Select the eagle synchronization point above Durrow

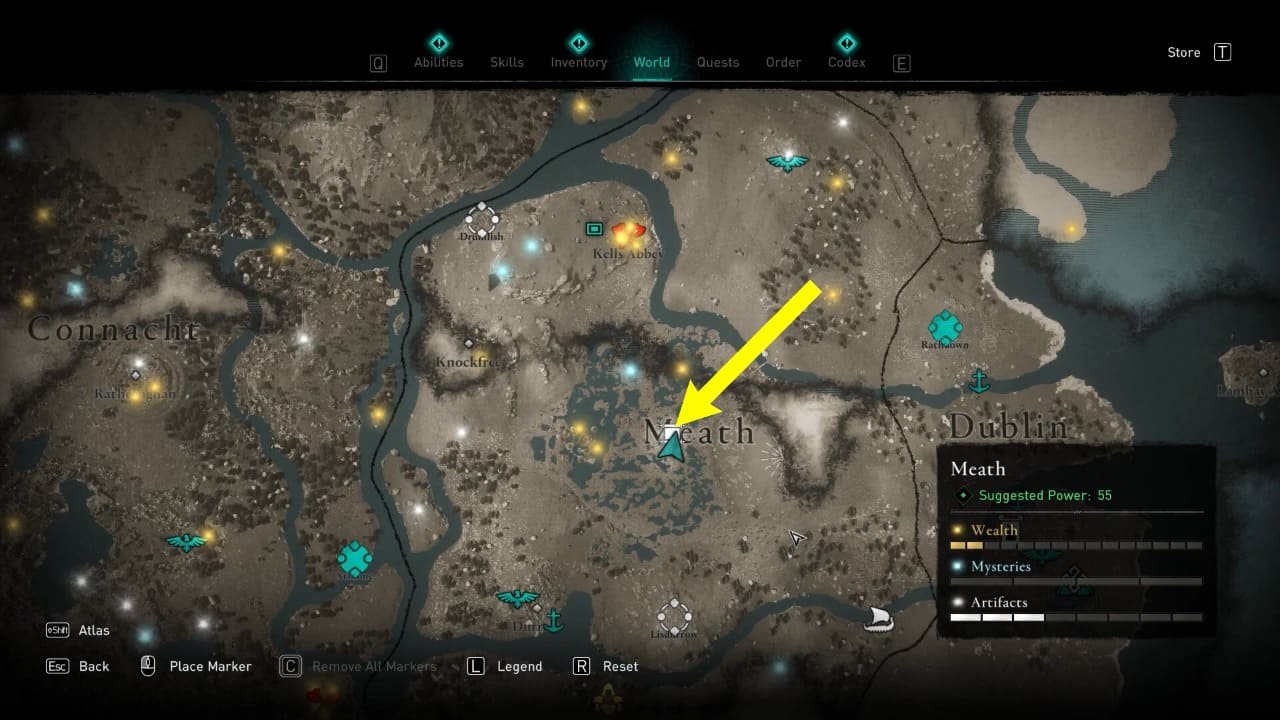click(516, 596)
